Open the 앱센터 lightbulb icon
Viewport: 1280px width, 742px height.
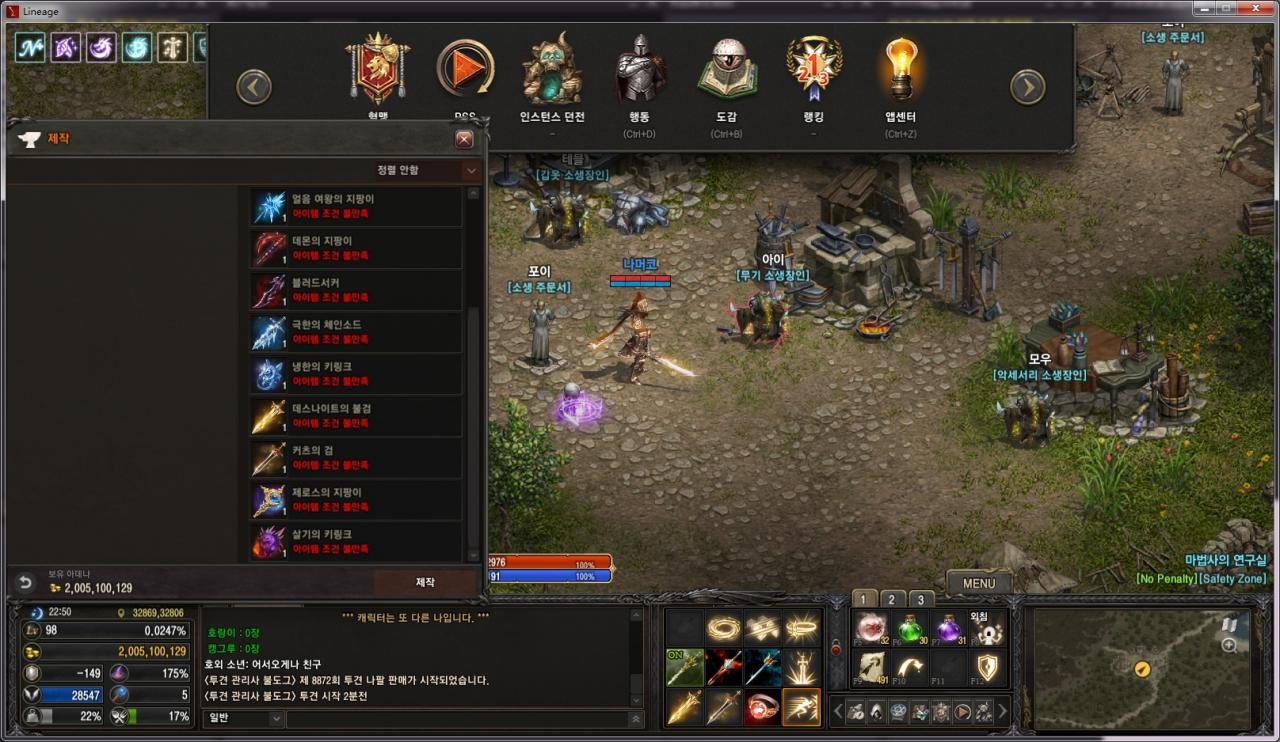899,67
